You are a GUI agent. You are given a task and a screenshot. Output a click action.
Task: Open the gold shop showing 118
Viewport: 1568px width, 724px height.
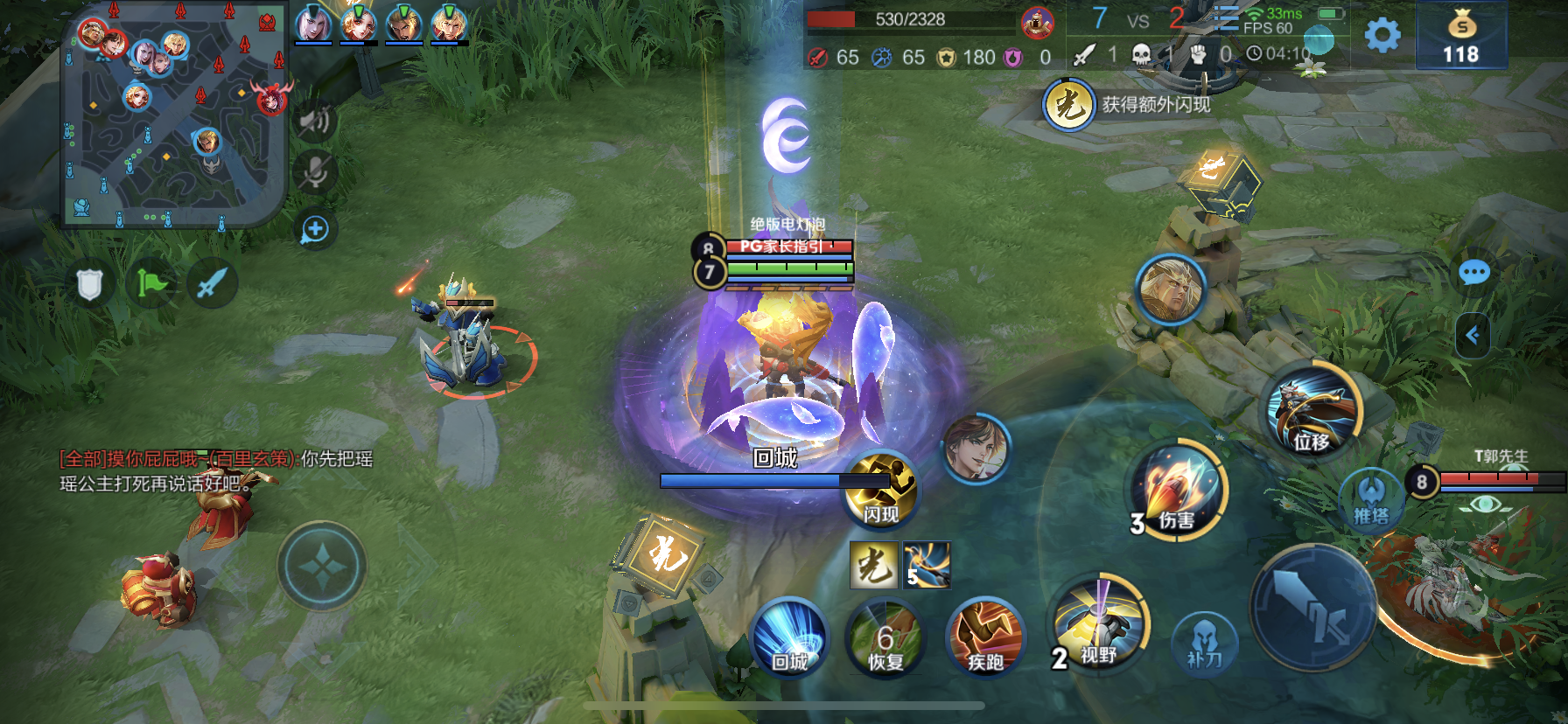pos(1460,36)
